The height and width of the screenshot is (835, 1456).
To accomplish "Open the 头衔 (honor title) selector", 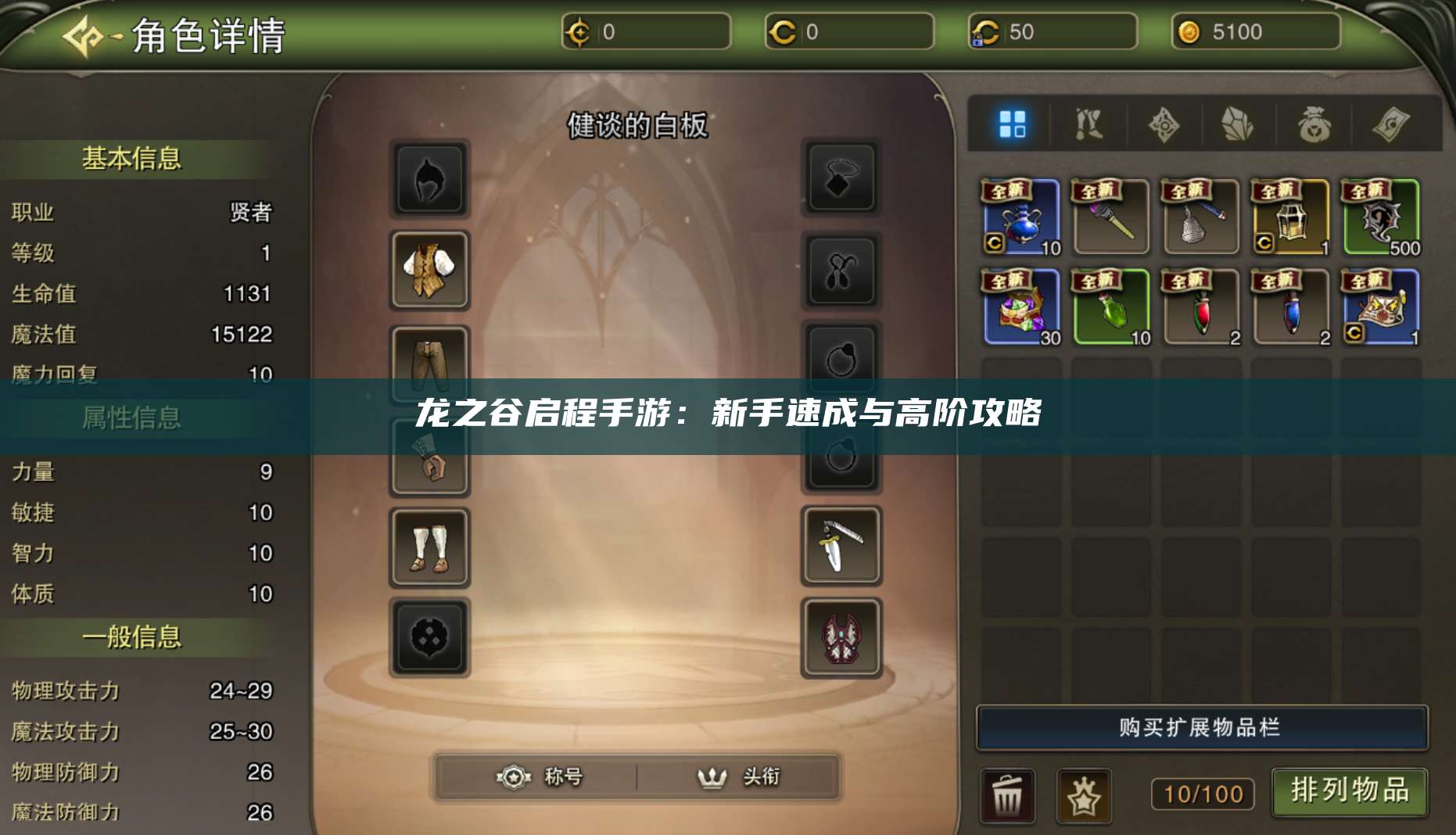I will point(739,778).
